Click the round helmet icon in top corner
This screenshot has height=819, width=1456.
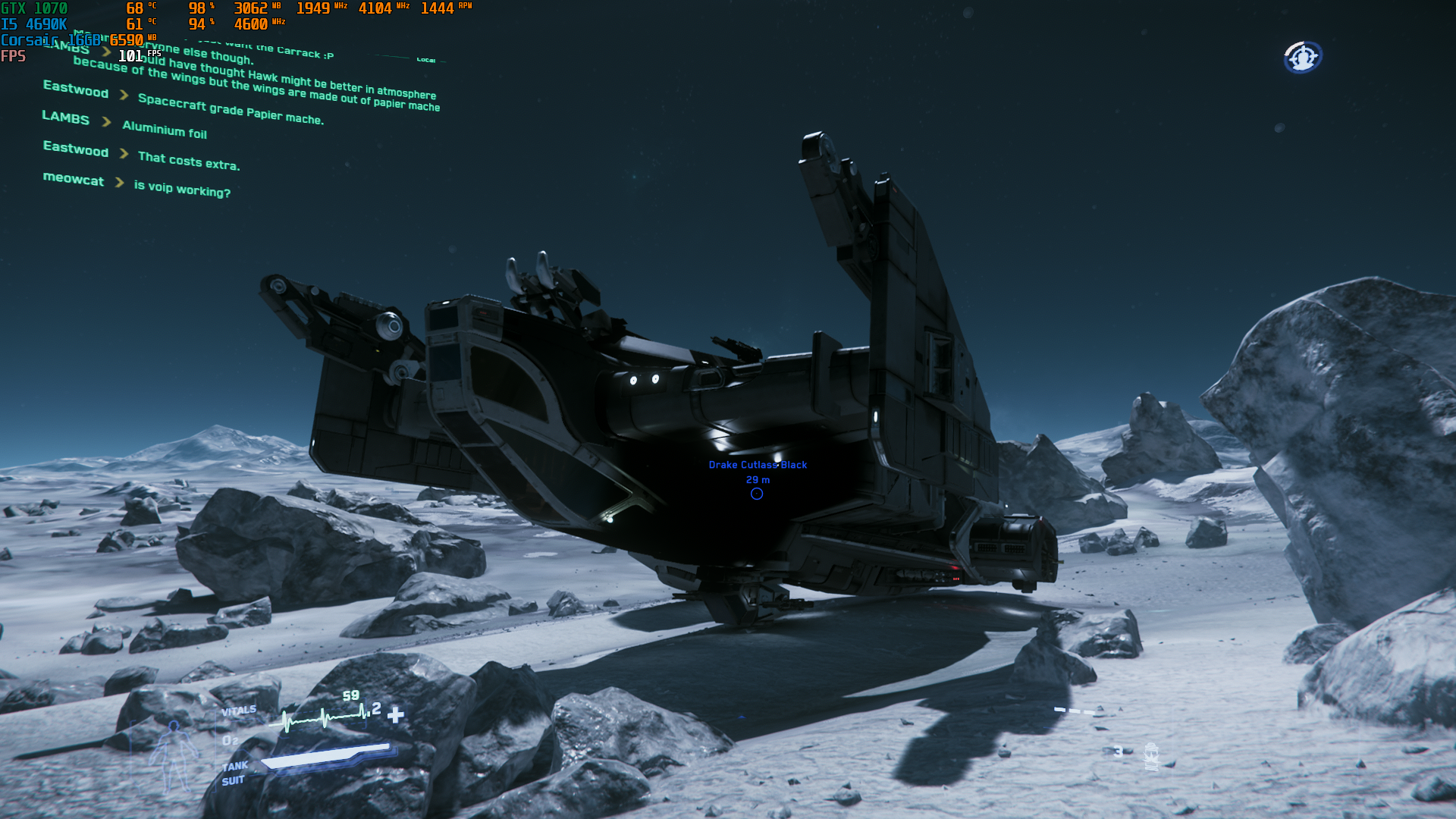click(1302, 57)
